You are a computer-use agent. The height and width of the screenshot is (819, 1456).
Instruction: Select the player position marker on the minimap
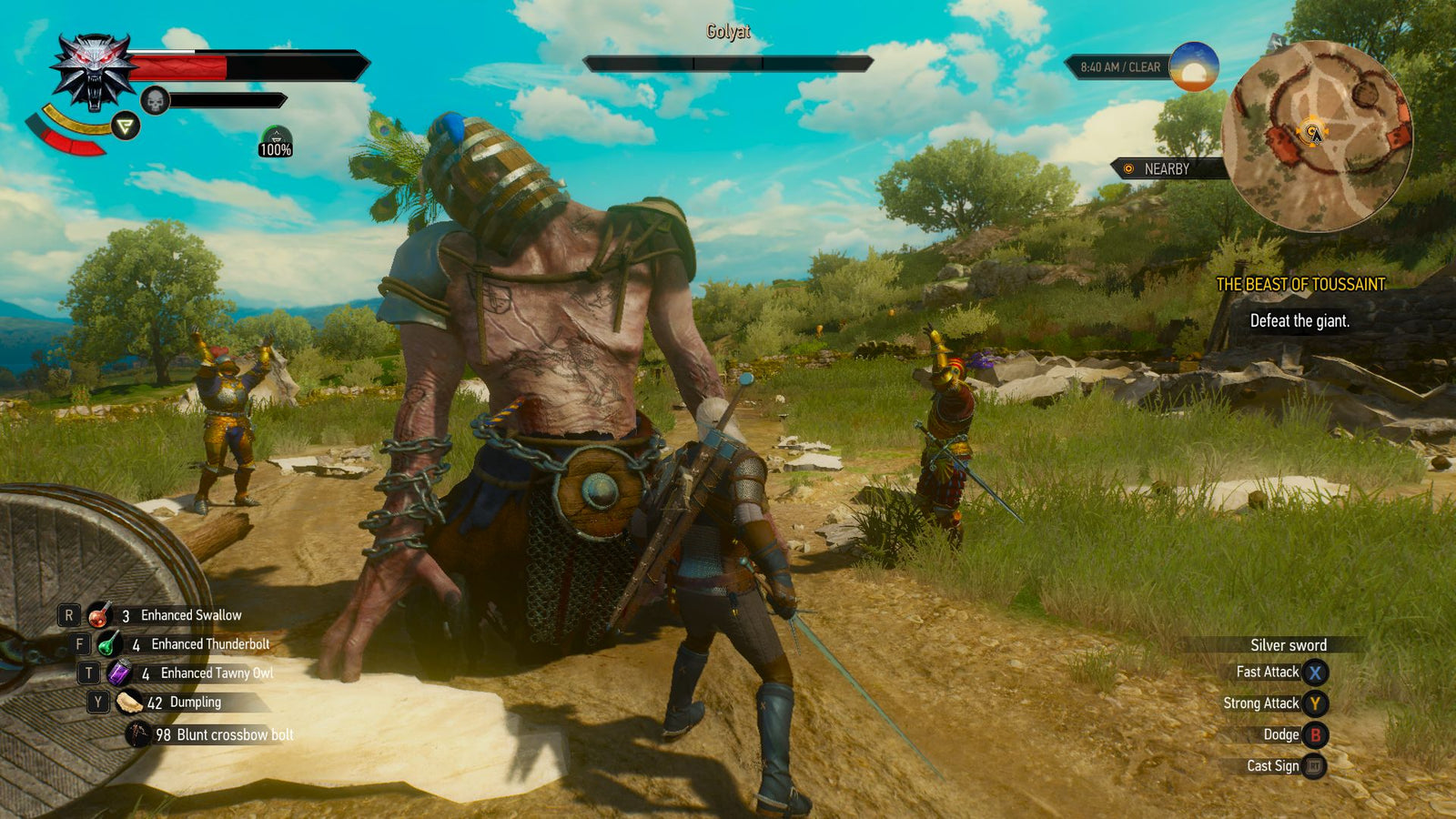[x=1312, y=131]
